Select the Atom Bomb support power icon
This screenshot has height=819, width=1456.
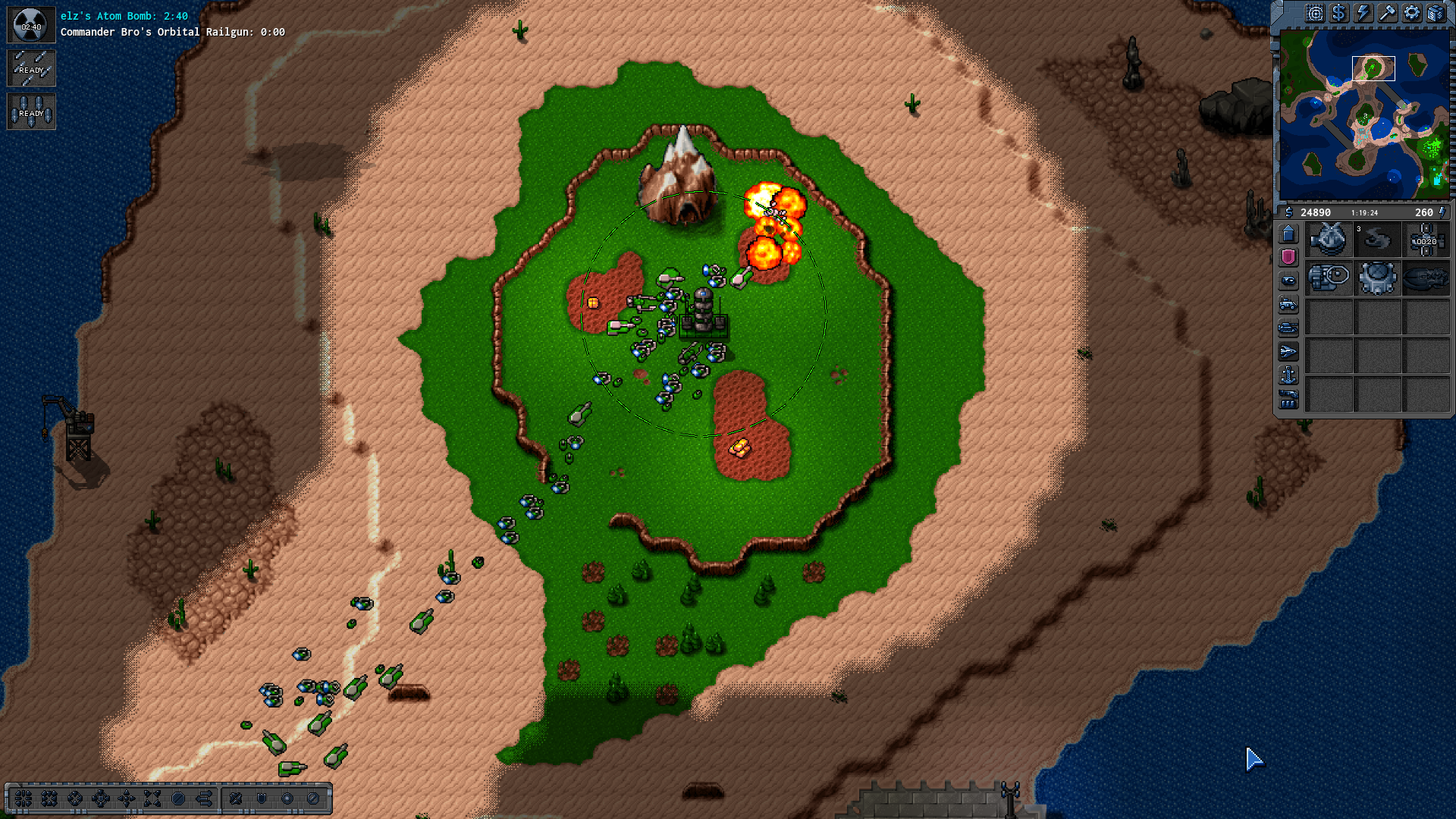[31, 25]
